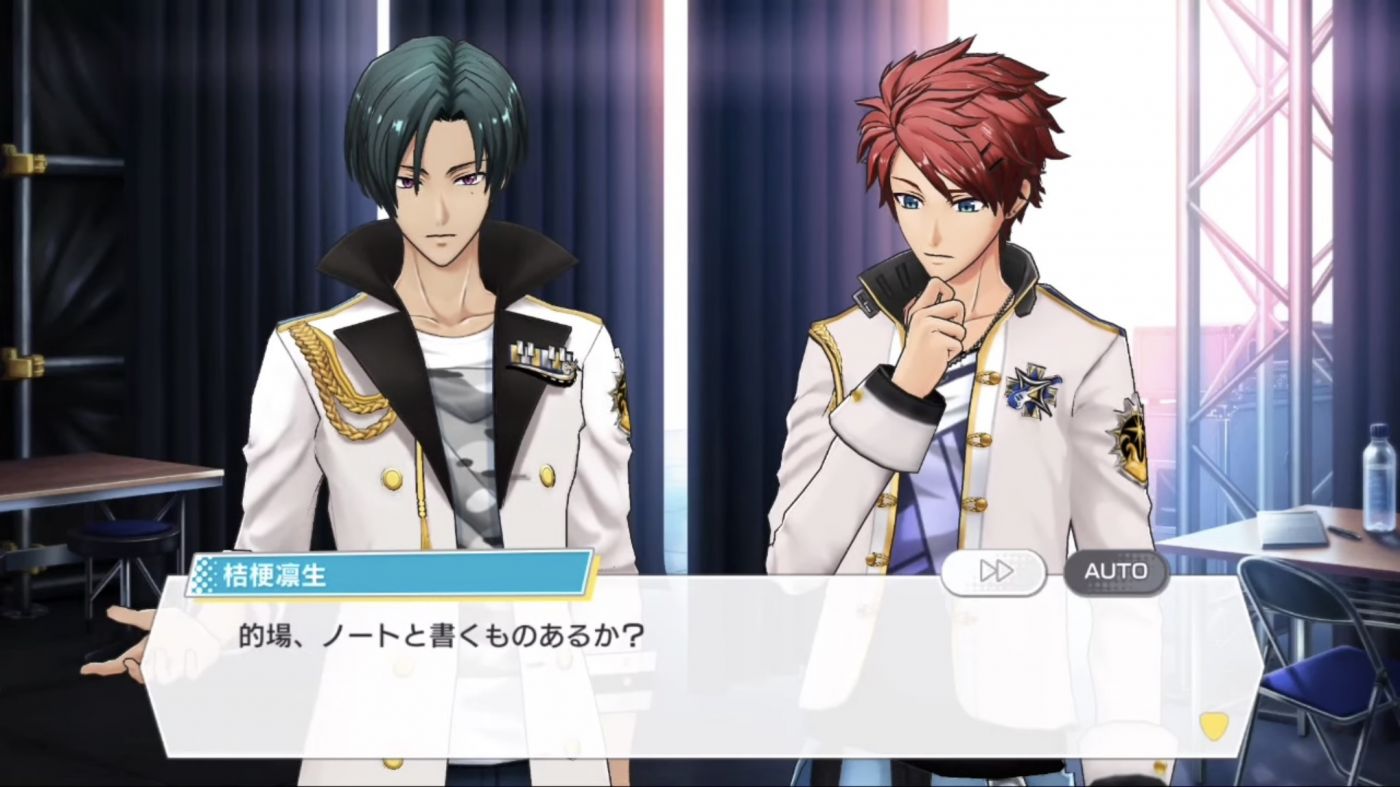The width and height of the screenshot is (1400, 787).
Task: Toggle the AUTO dialogue mode
Action: click(x=1116, y=571)
